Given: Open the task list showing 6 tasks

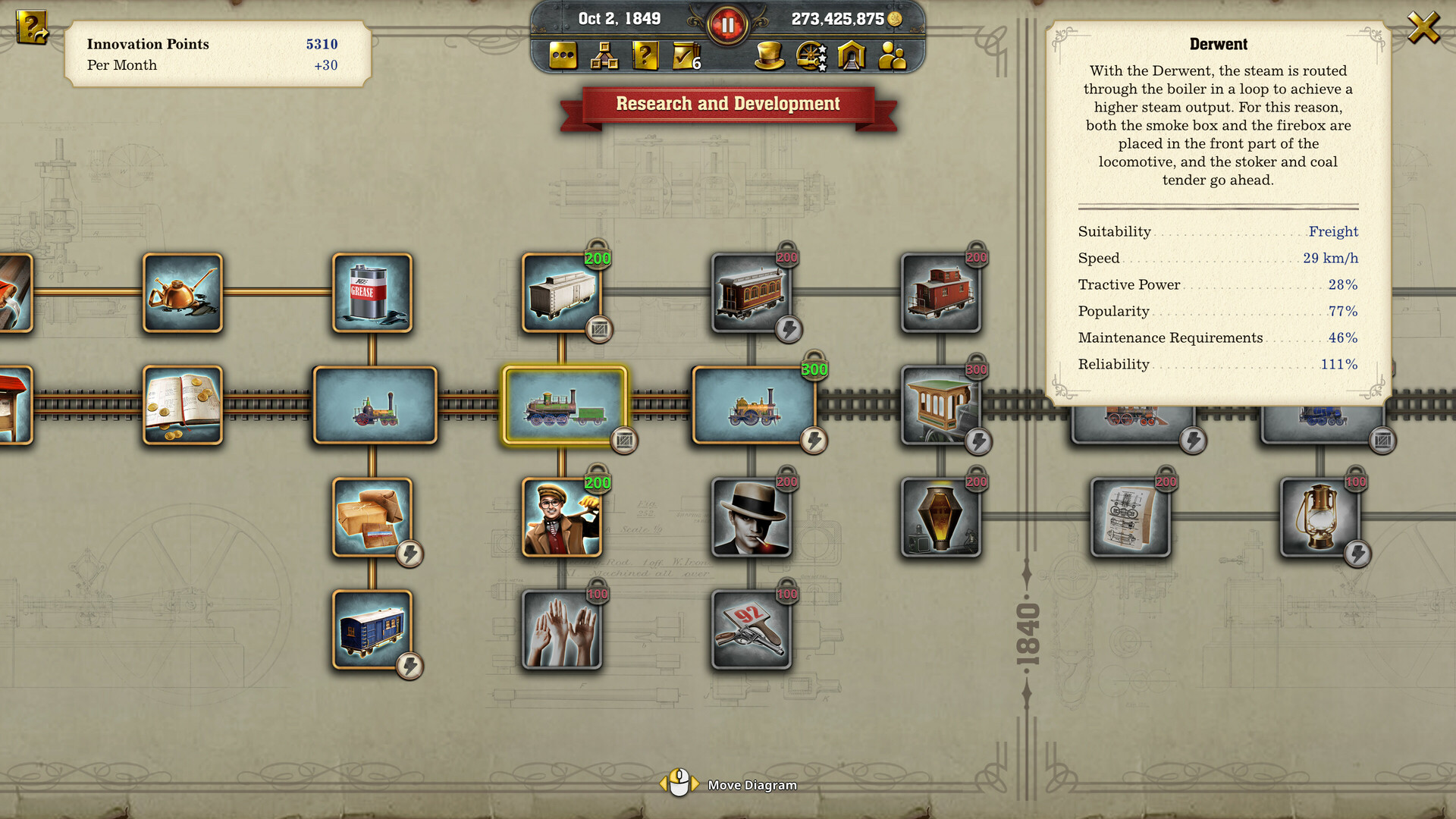Looking at the screenshot, I should pyautogui.click(x=683, y=55).
